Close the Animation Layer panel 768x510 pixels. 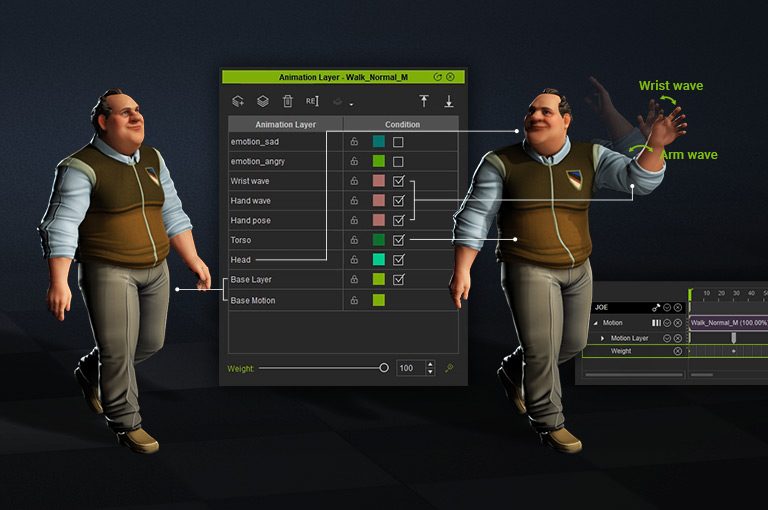(x=450, y=77)
